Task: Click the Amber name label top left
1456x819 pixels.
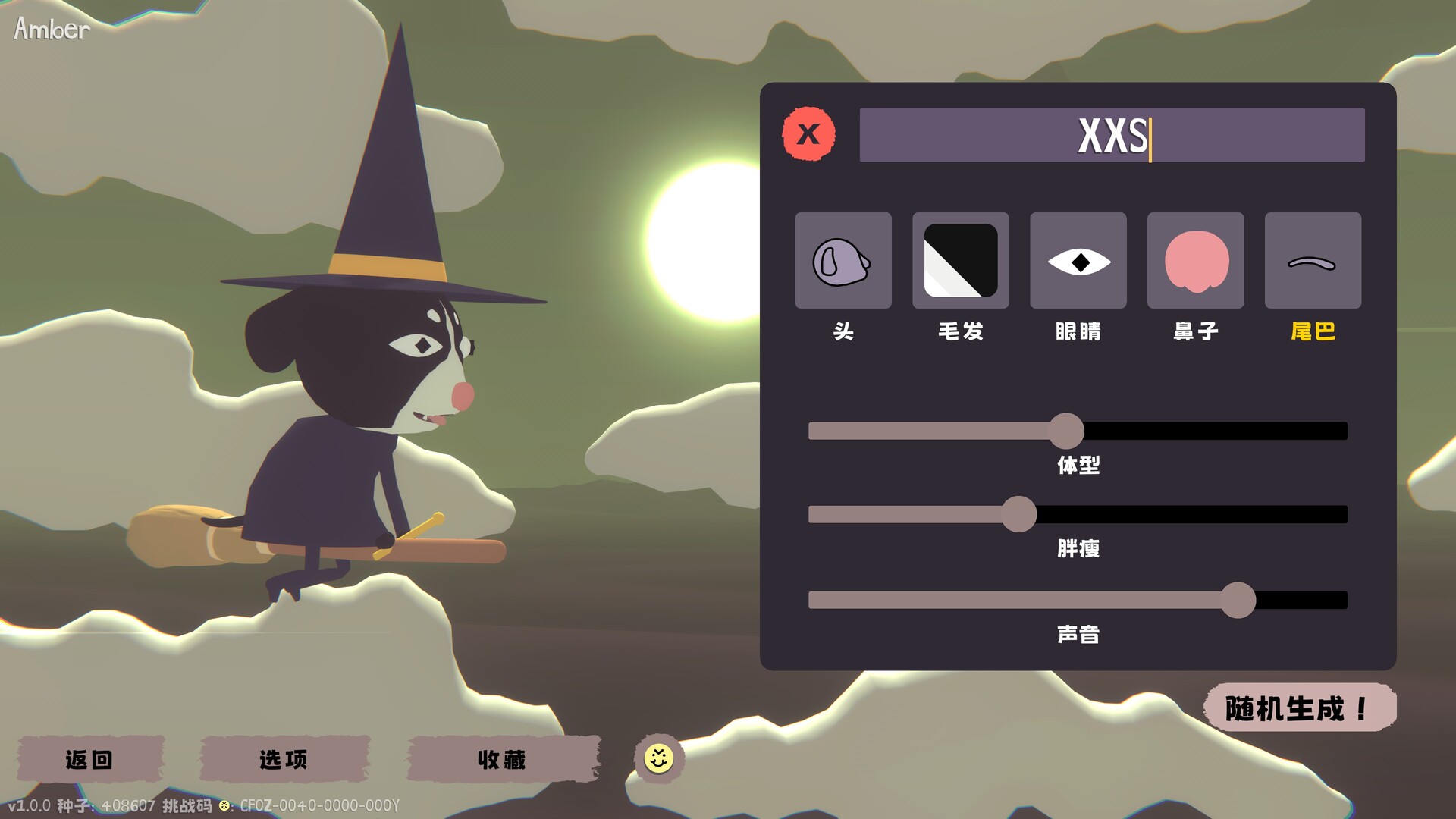Action: (x=49, y=29)
